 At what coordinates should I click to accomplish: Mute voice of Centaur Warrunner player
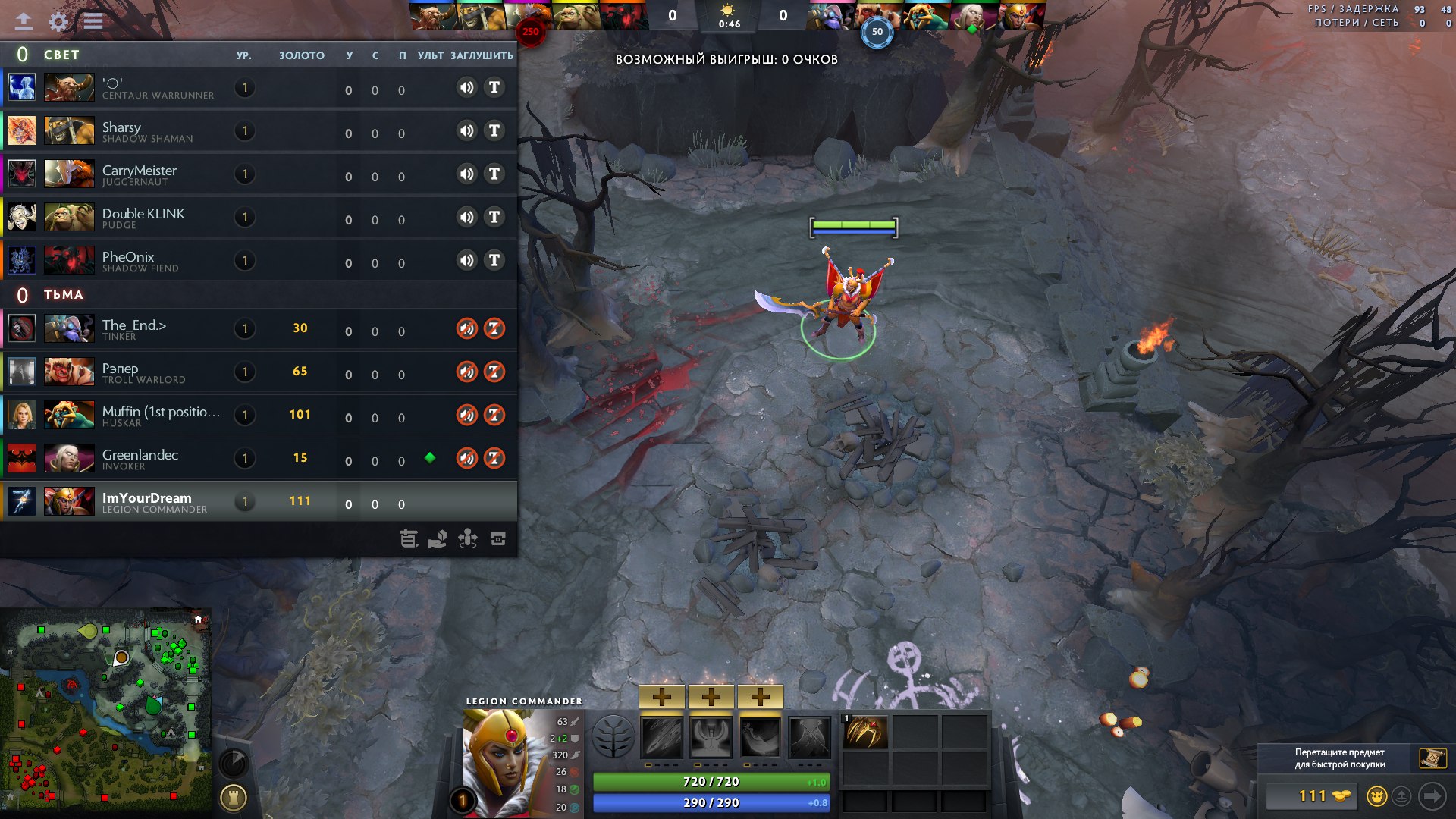tap(466, 88)
